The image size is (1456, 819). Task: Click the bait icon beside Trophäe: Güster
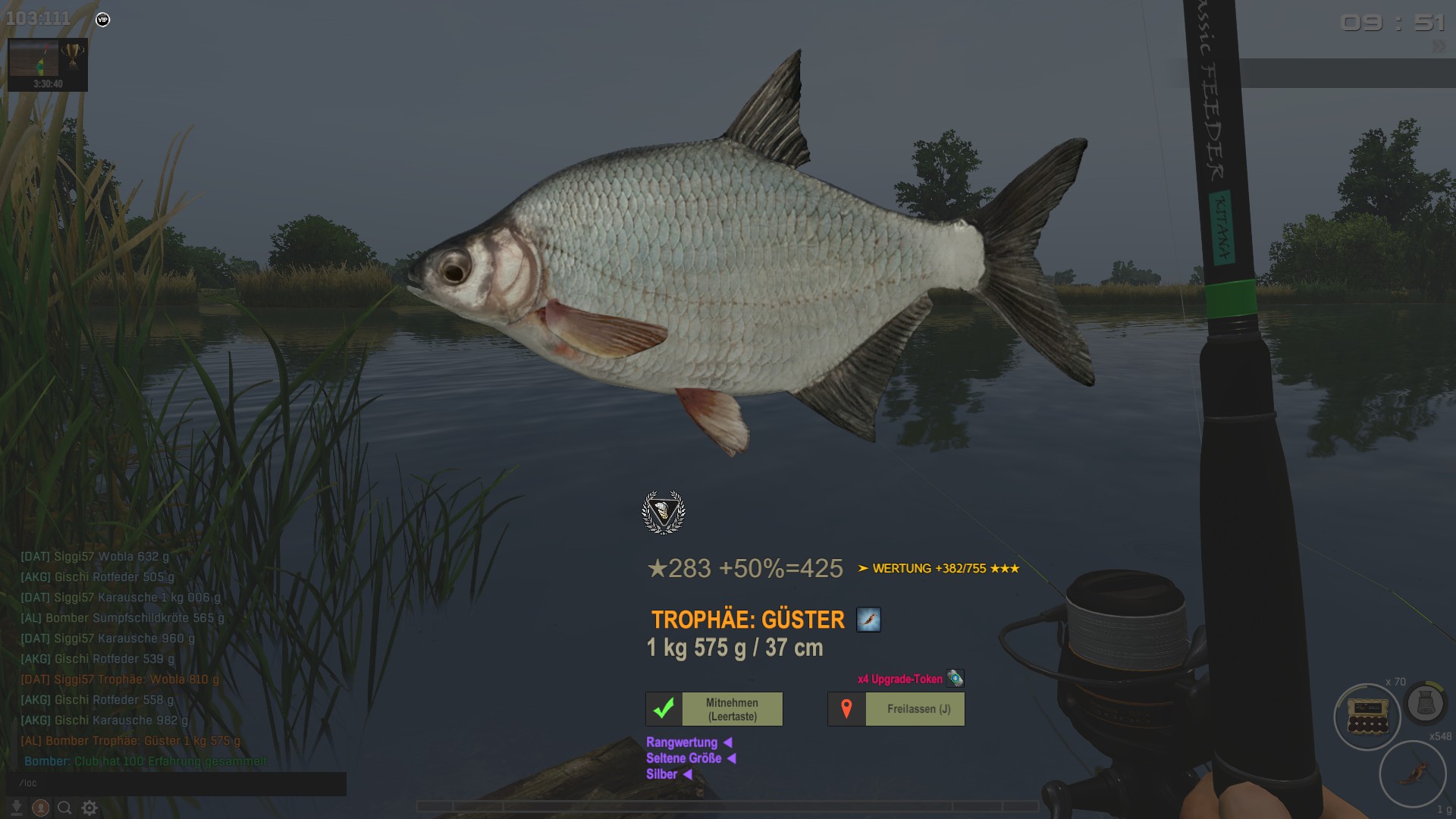pyautogui.click(x=868, y=620)
